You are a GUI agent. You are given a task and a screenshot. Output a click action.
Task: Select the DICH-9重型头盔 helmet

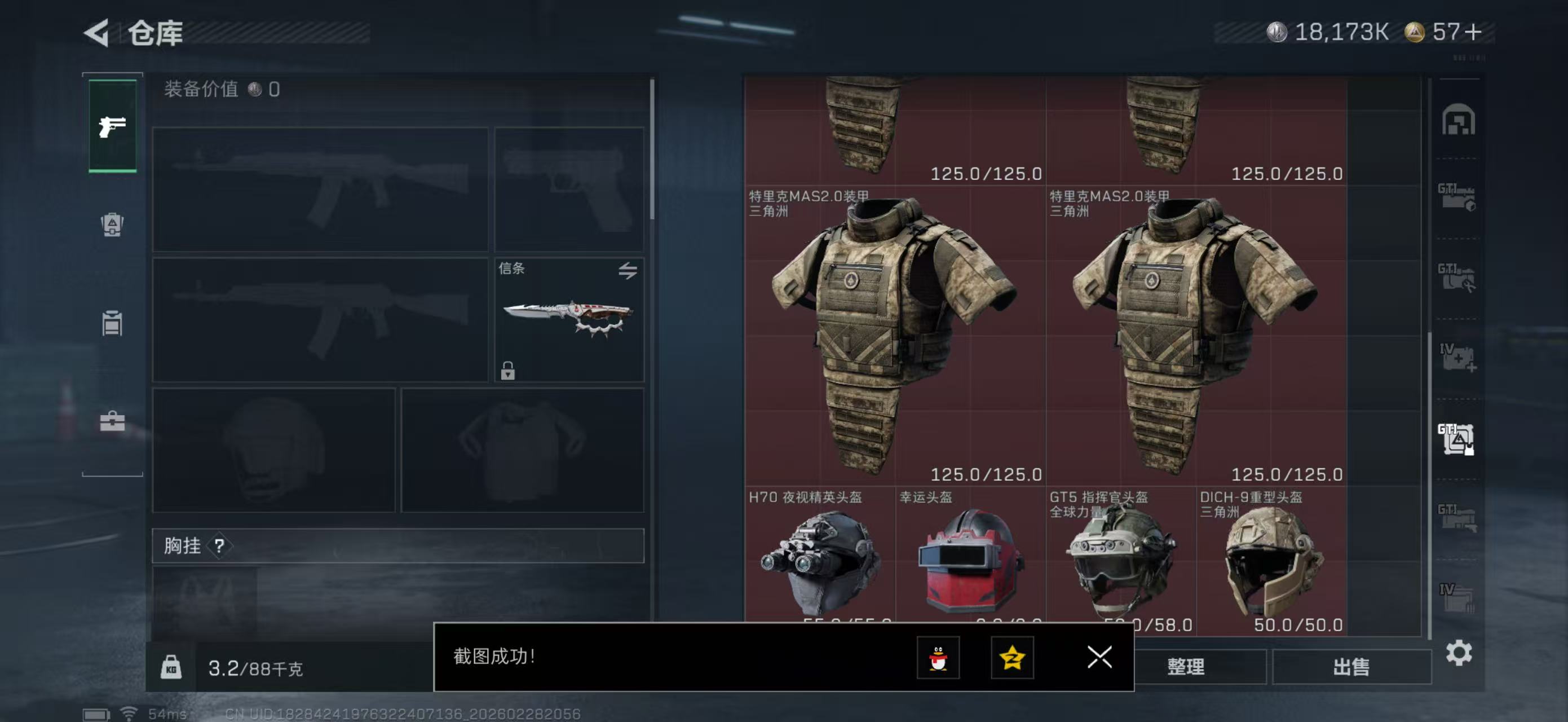pos(1271,561)
